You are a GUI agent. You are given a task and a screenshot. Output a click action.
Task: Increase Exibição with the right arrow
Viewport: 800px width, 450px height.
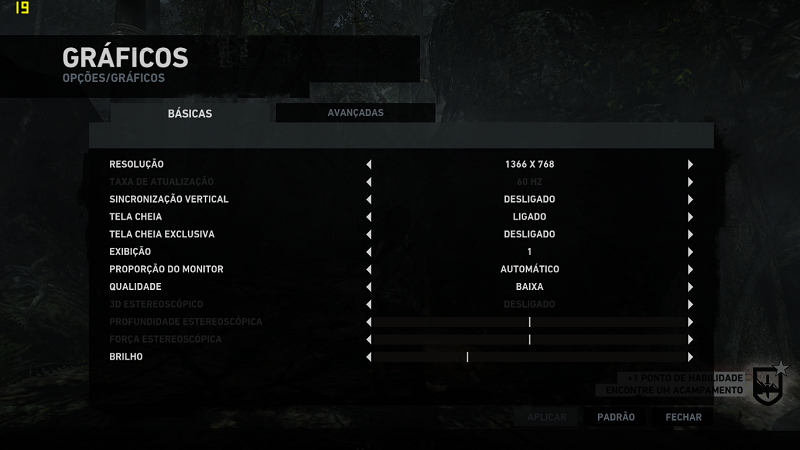click(690, 252)
